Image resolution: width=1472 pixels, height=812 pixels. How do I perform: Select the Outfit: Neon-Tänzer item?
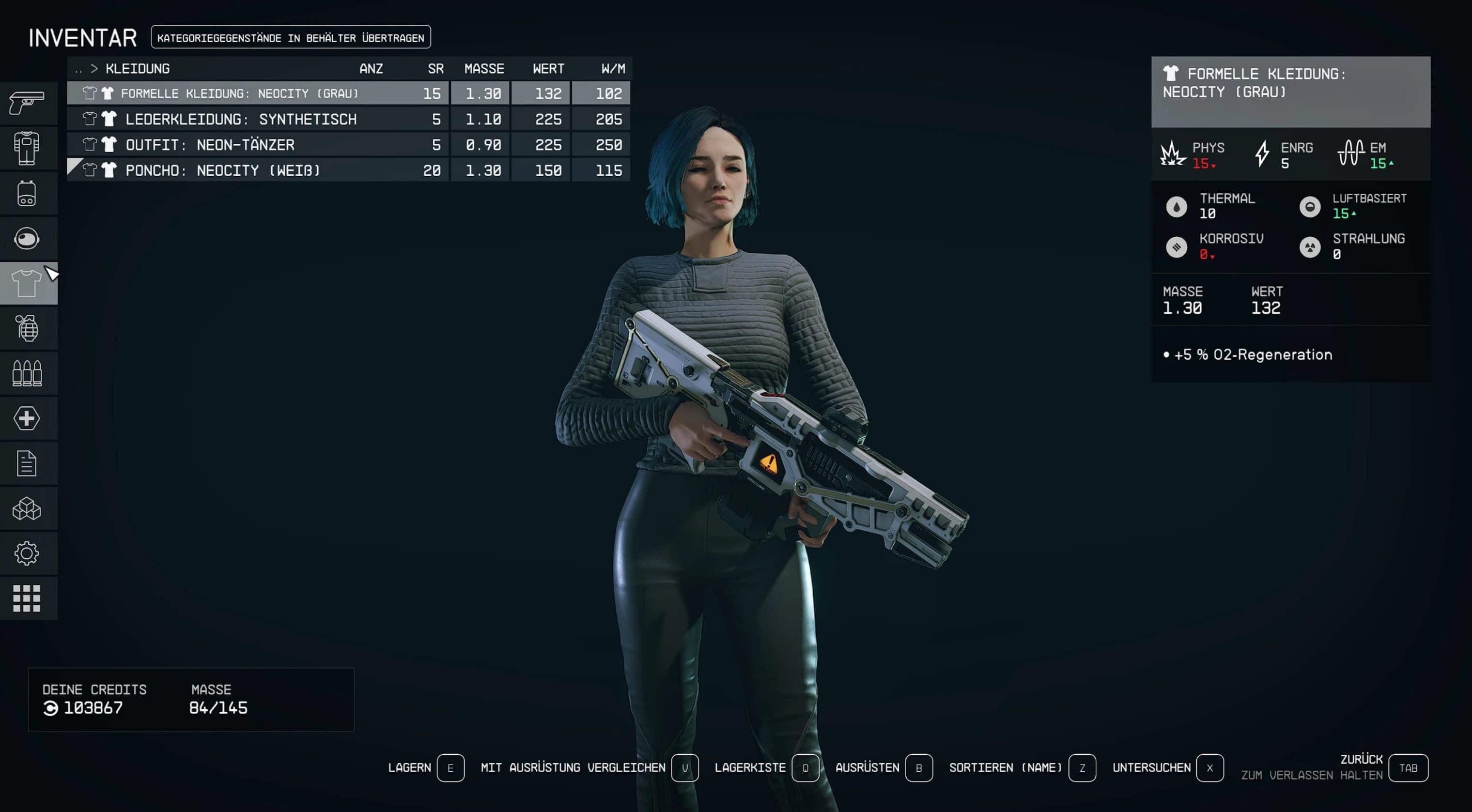coord(210,144)
